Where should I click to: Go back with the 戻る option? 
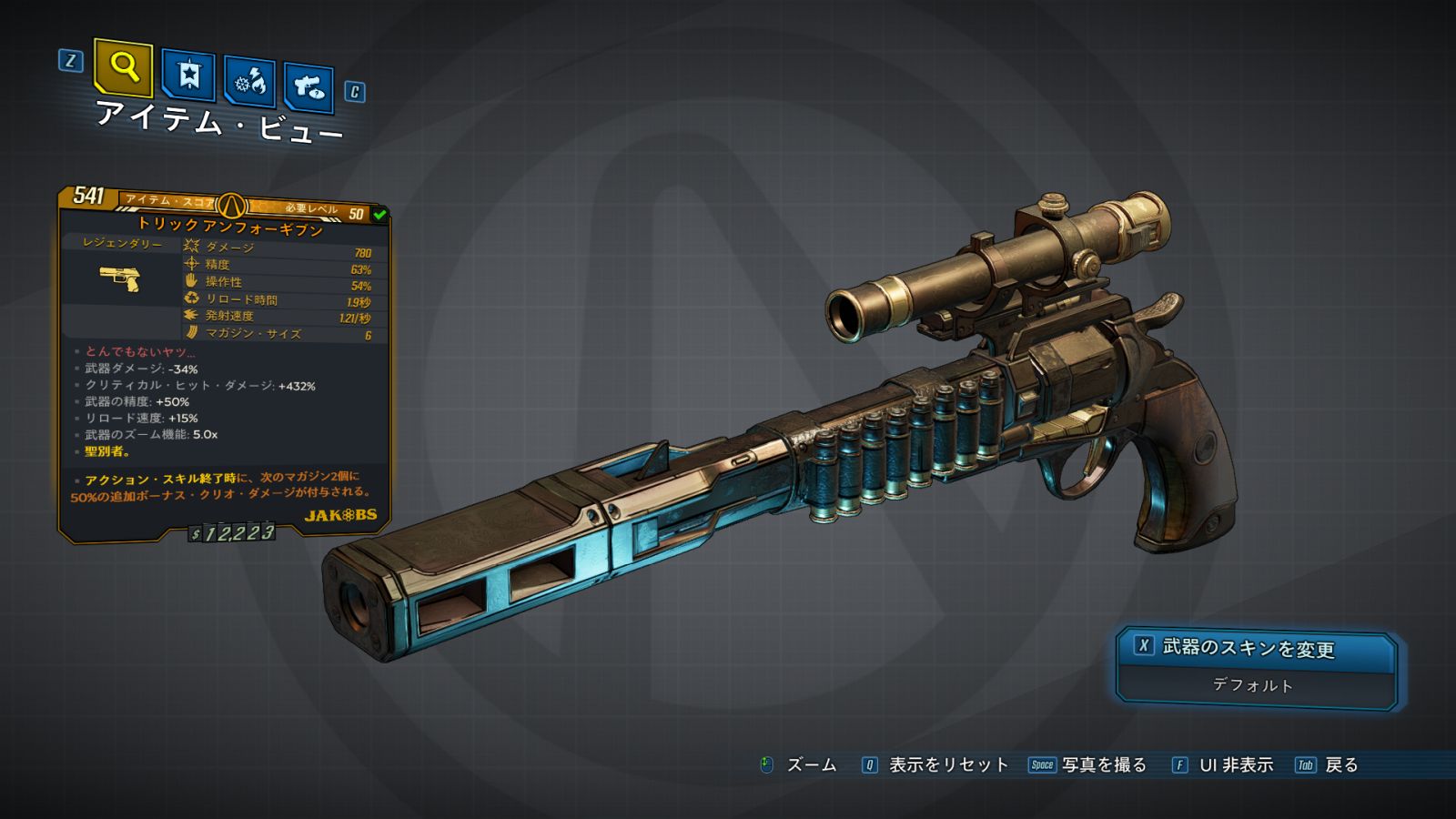pyautogui.click(x=1340, y=765)
